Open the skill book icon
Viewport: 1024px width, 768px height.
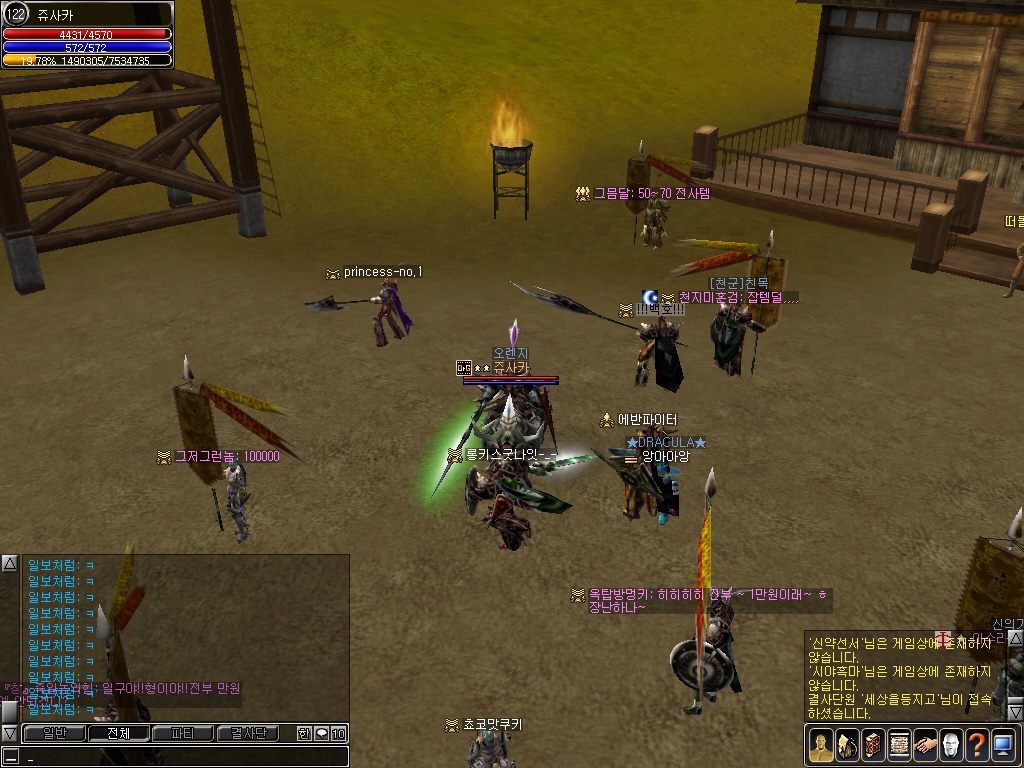(873, 745)
